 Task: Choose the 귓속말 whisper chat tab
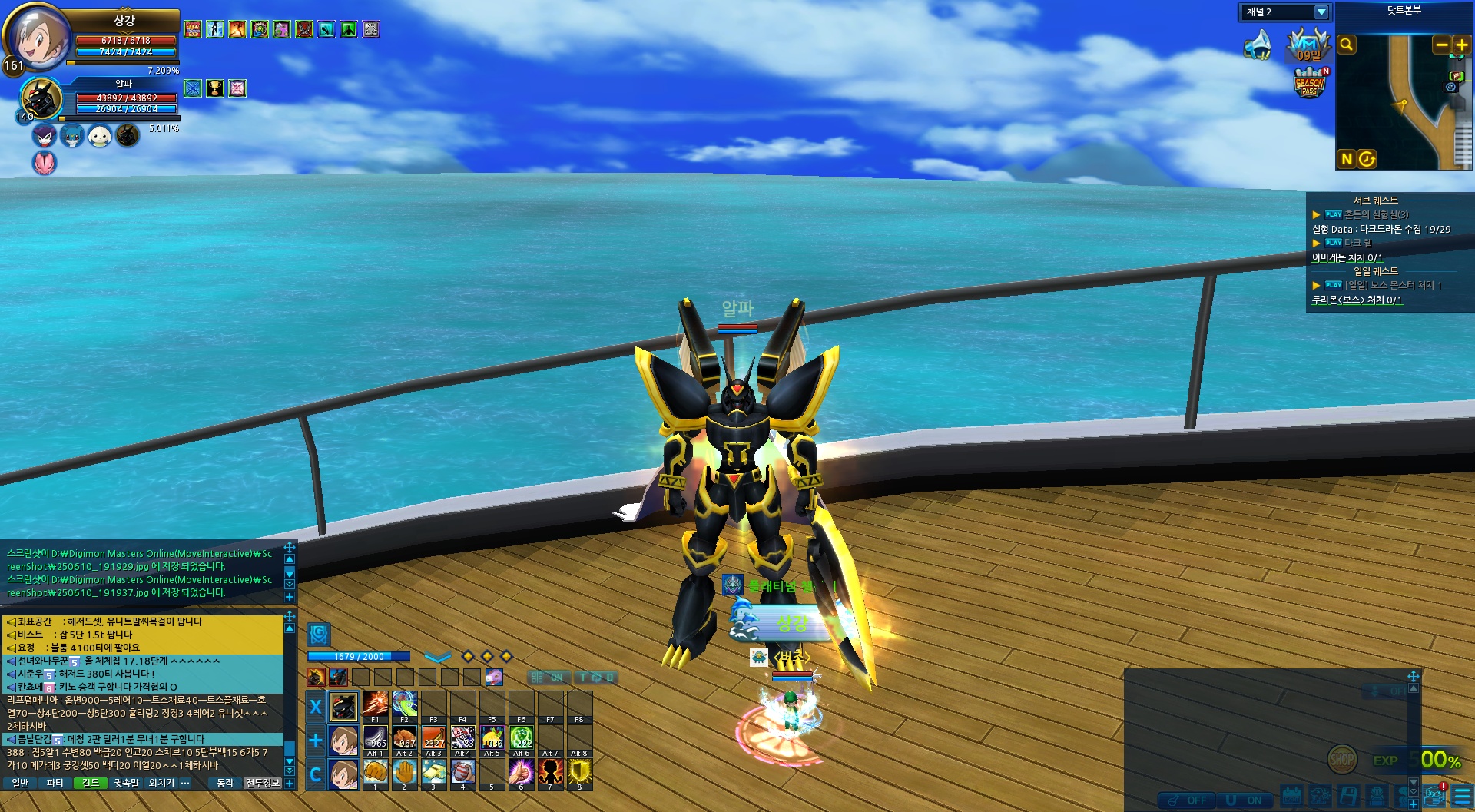click(x=127, y=783)
